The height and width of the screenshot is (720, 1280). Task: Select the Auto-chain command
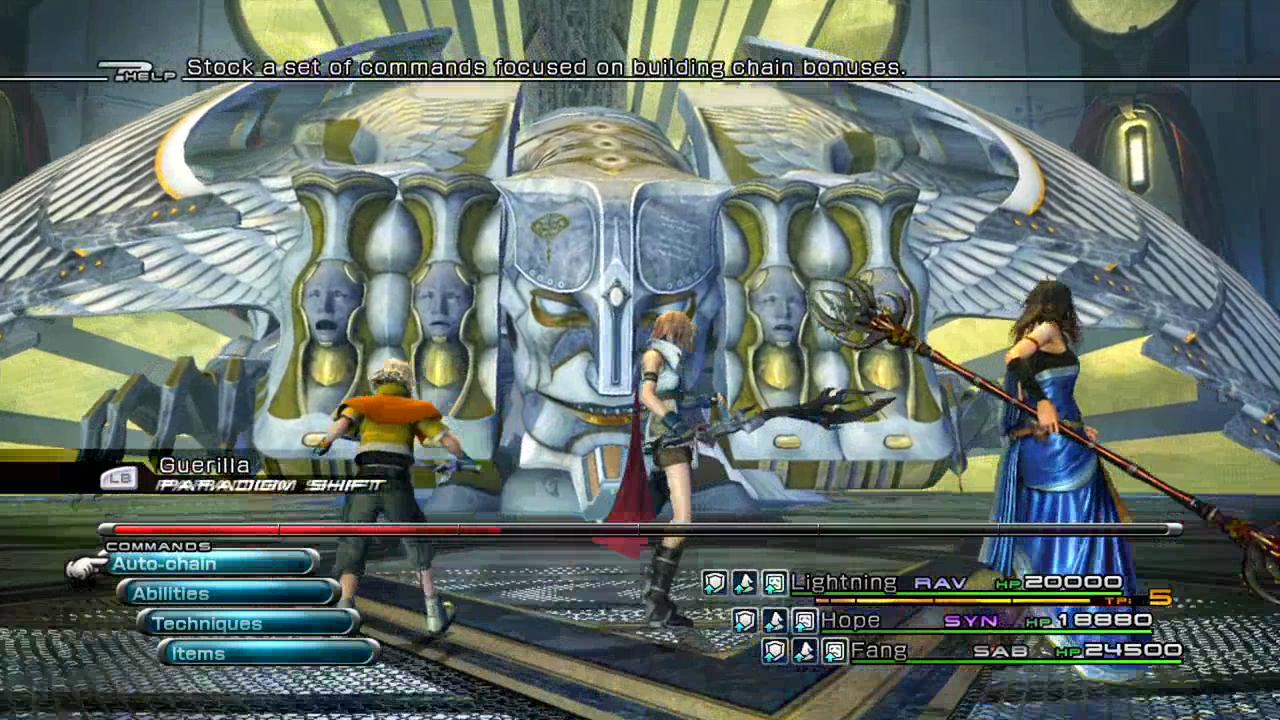[210, 564]
